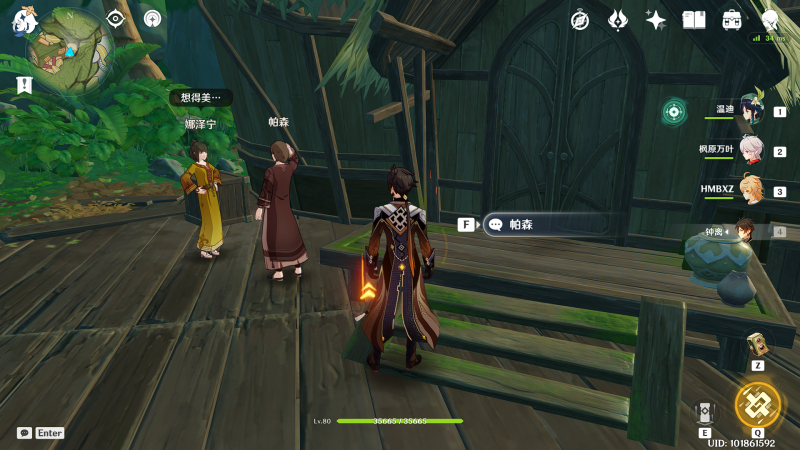The image size is (800, 450).
Task: Open the Wish star icon
Action: pyautogui.click(x=656, y=20)
